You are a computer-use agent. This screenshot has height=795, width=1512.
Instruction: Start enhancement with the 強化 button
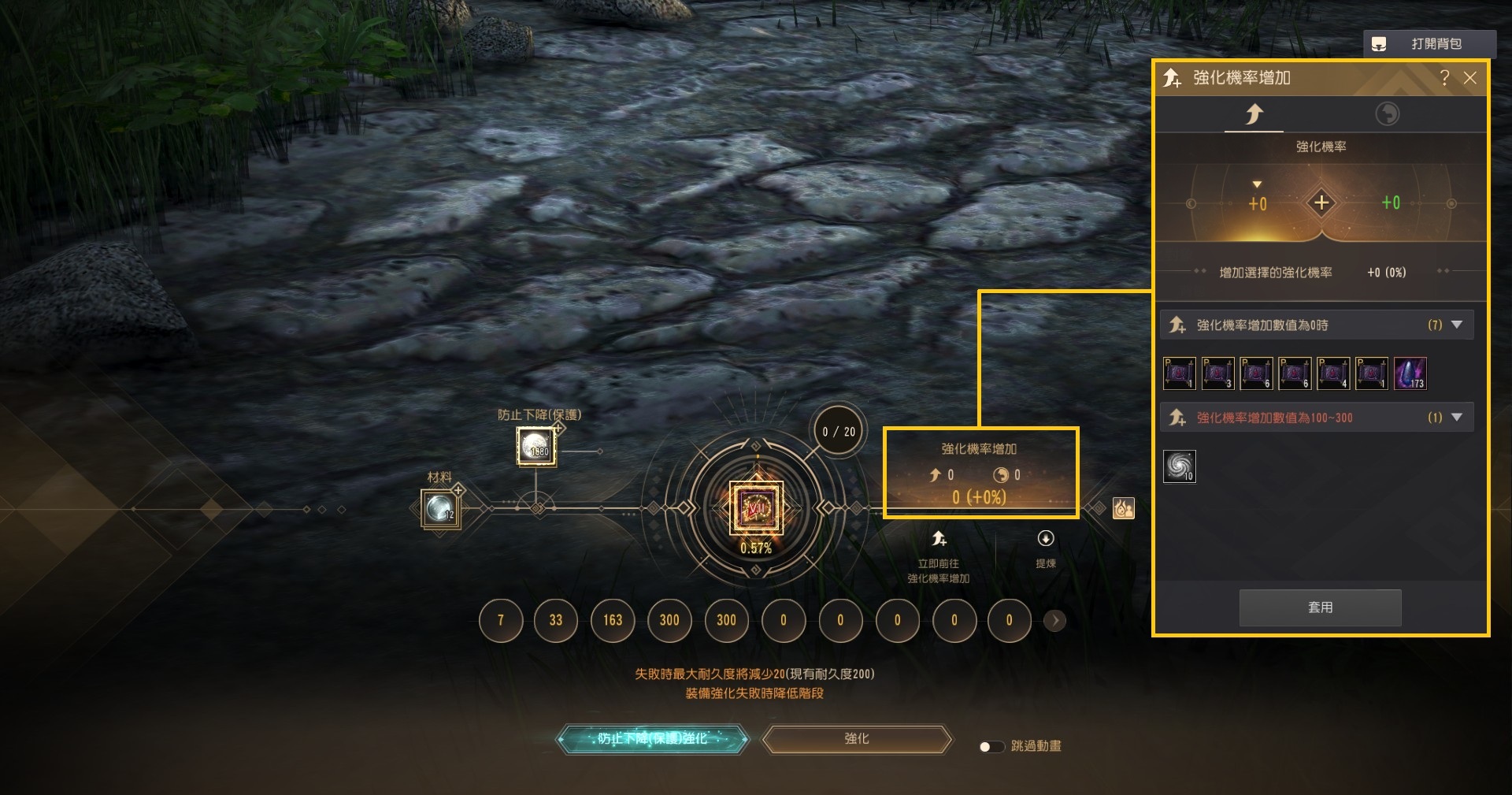click(x=857, y=739)
